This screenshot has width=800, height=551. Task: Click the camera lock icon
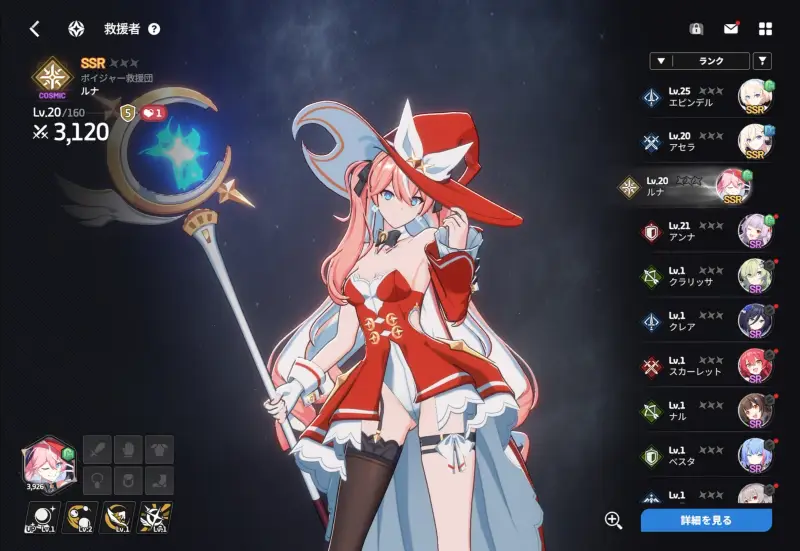pos(696,29)
